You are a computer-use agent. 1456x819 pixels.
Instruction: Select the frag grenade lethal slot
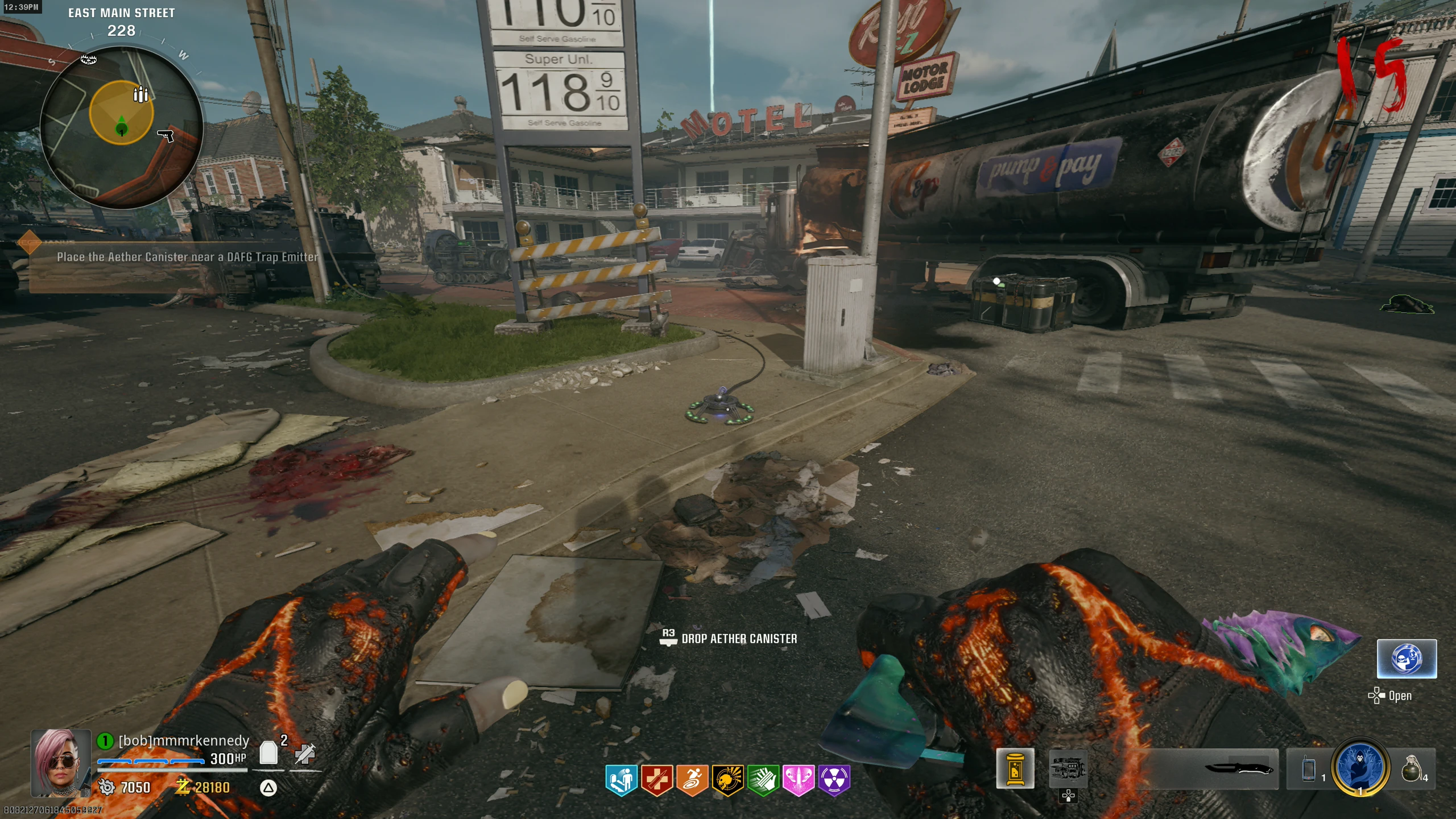coord(1412,769)
